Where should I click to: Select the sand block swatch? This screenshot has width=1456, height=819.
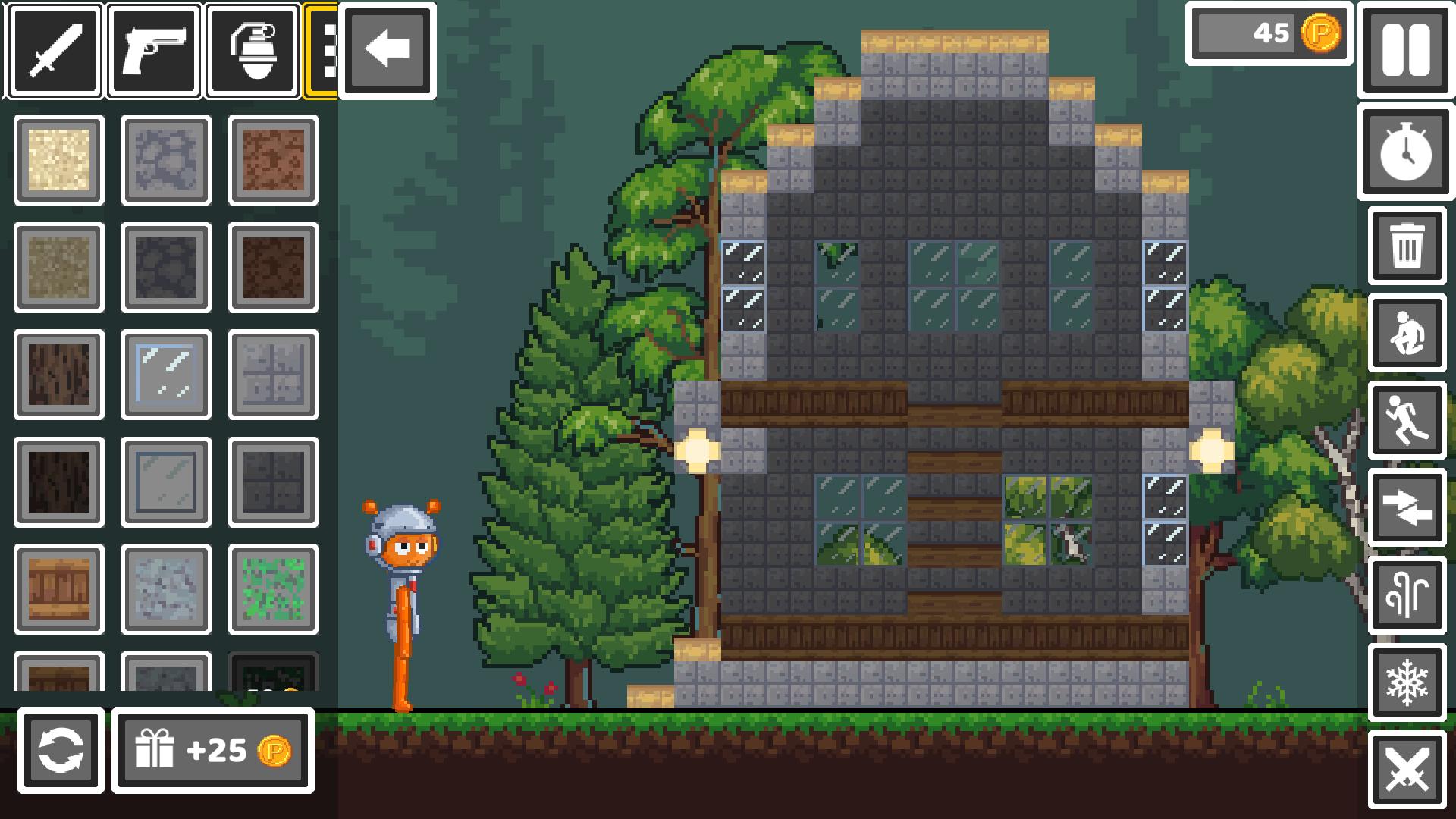pyautogui.click(x=58, y=161)
